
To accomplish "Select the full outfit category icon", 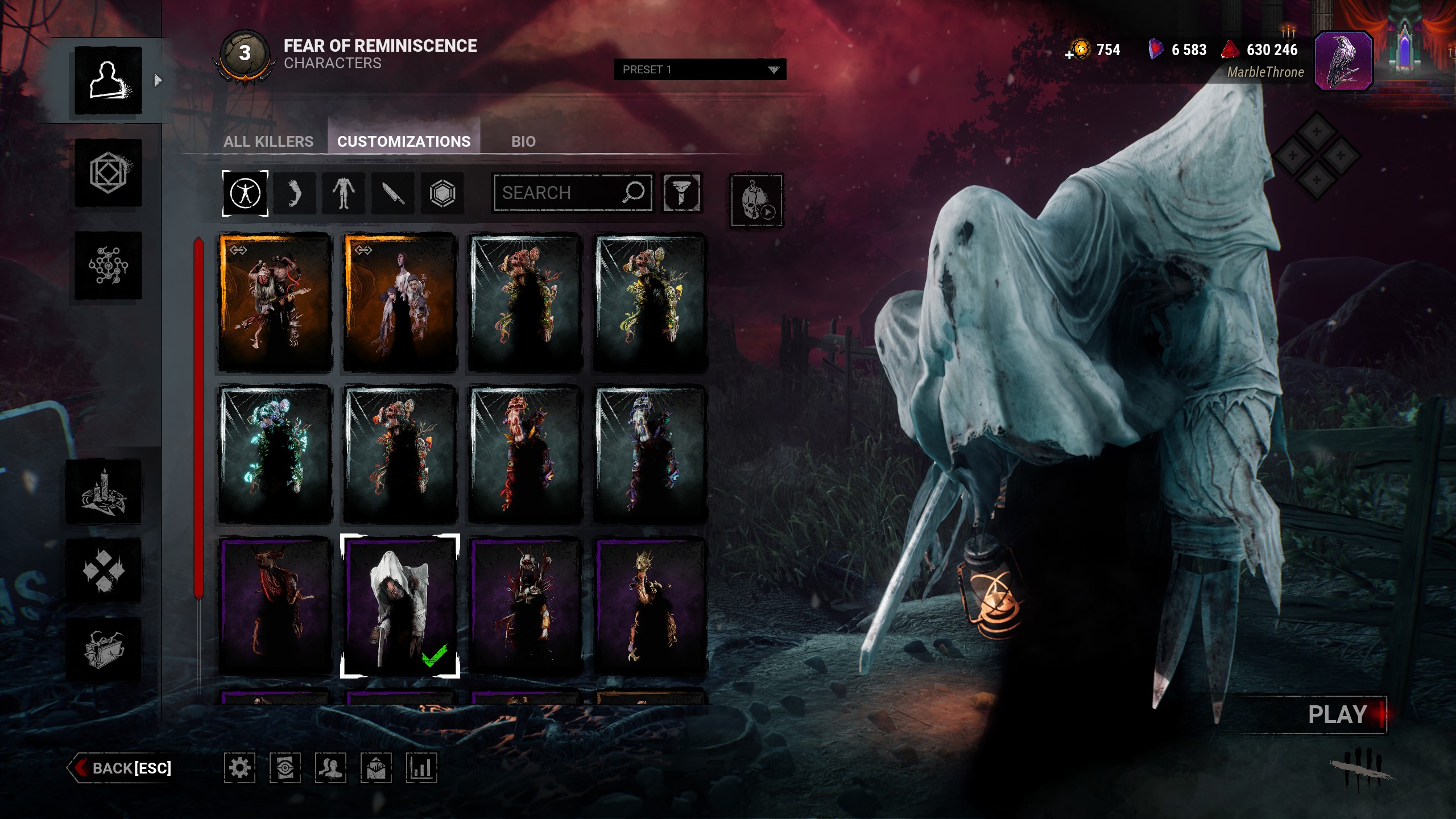I will [245, 193].
